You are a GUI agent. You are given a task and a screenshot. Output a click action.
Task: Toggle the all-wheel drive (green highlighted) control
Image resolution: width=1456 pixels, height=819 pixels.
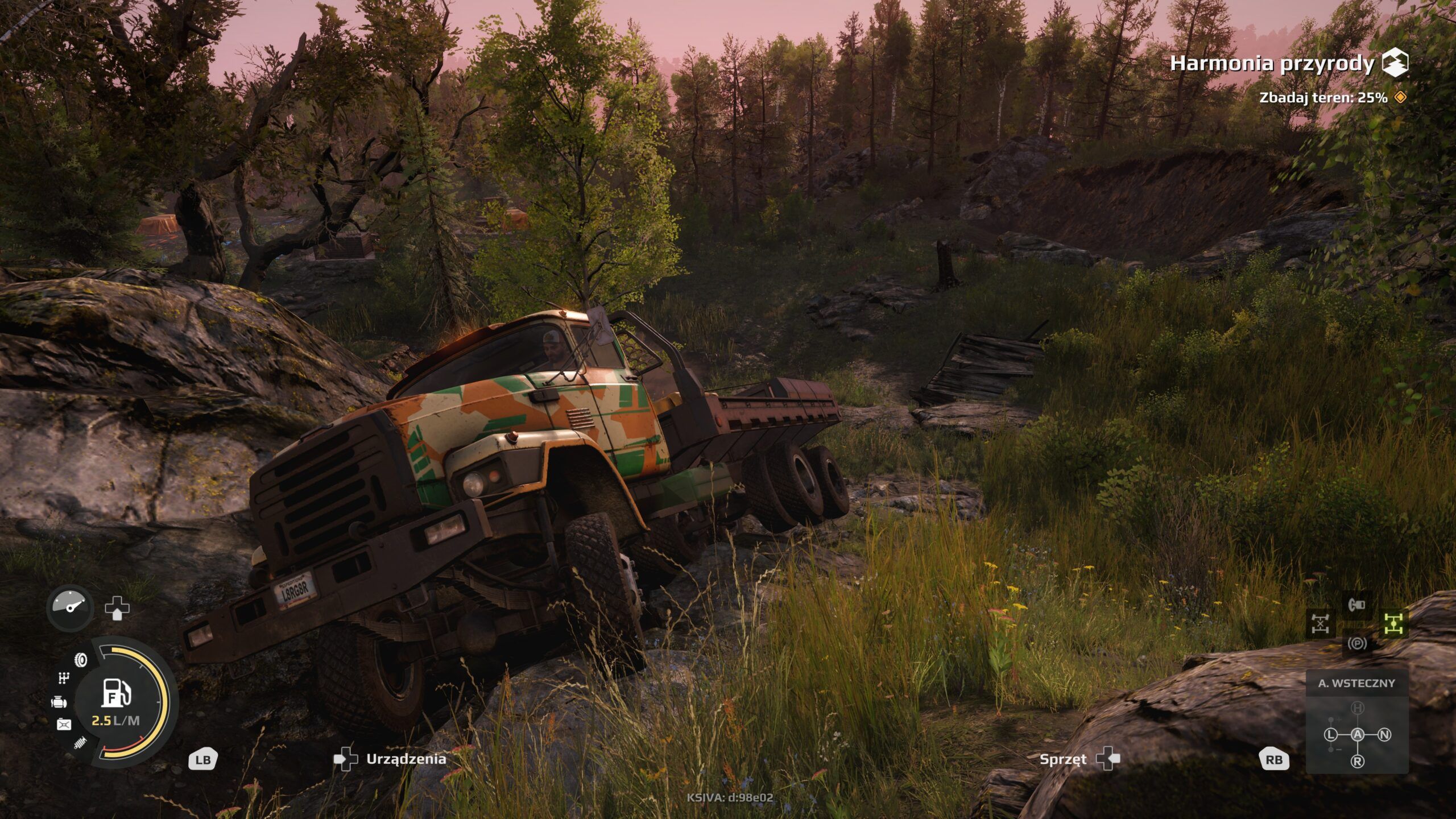pos(1394,623)
